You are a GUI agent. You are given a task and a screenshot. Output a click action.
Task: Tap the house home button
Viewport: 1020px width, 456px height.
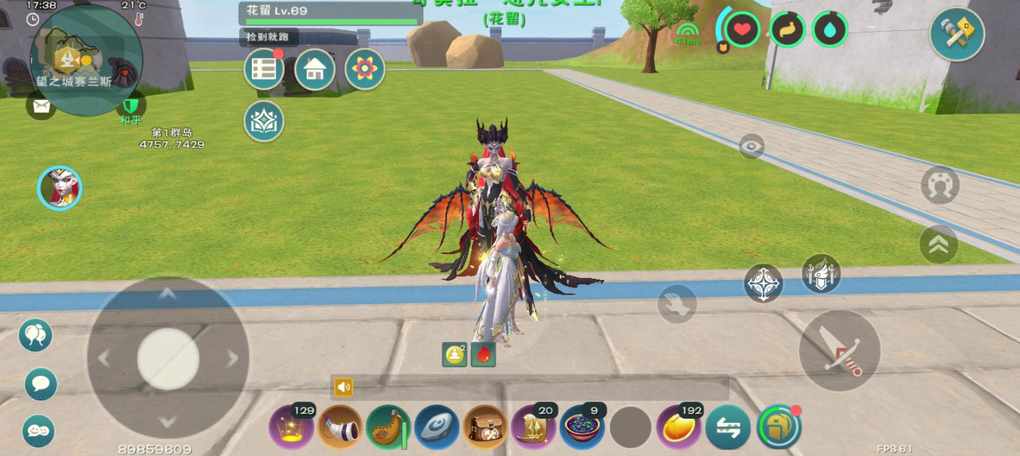314,69
